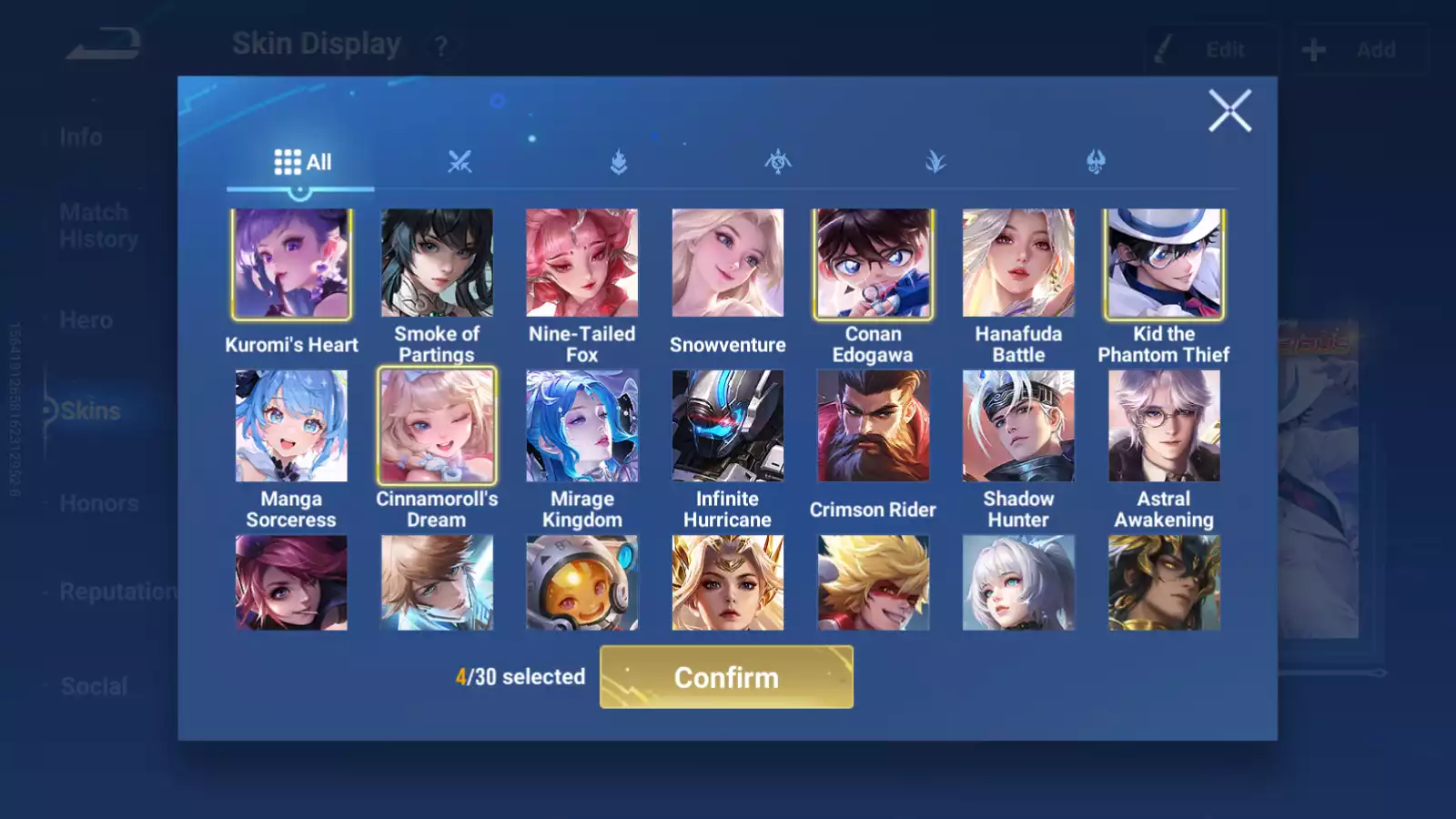Toggle the Cinnamoroll's Dream skin
1456x819 pixels.
click(437, 426)
